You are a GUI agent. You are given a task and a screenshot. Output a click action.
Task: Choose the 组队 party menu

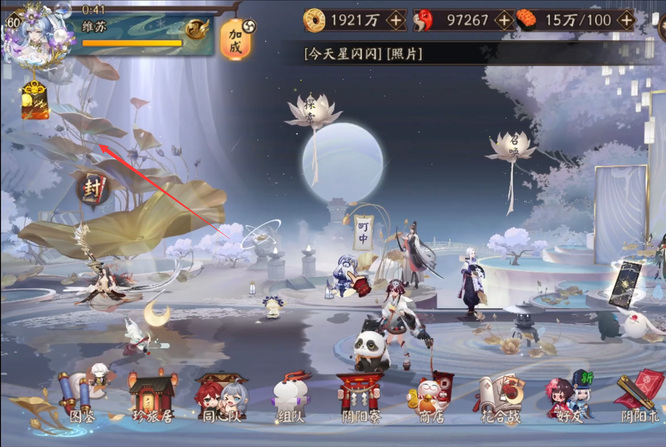coord(290,397)
